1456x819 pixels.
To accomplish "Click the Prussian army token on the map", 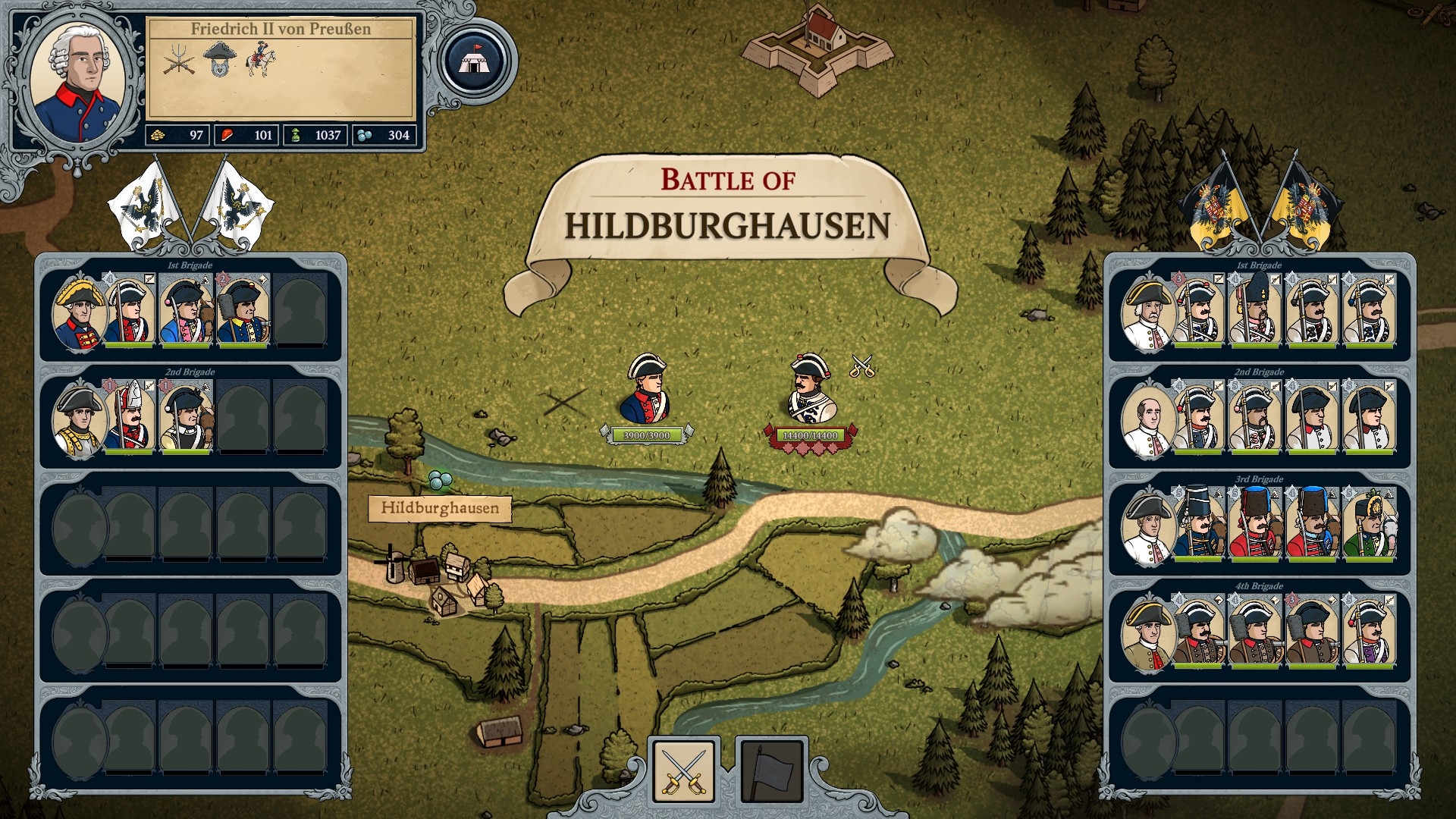I will click(x=646, y=391).
